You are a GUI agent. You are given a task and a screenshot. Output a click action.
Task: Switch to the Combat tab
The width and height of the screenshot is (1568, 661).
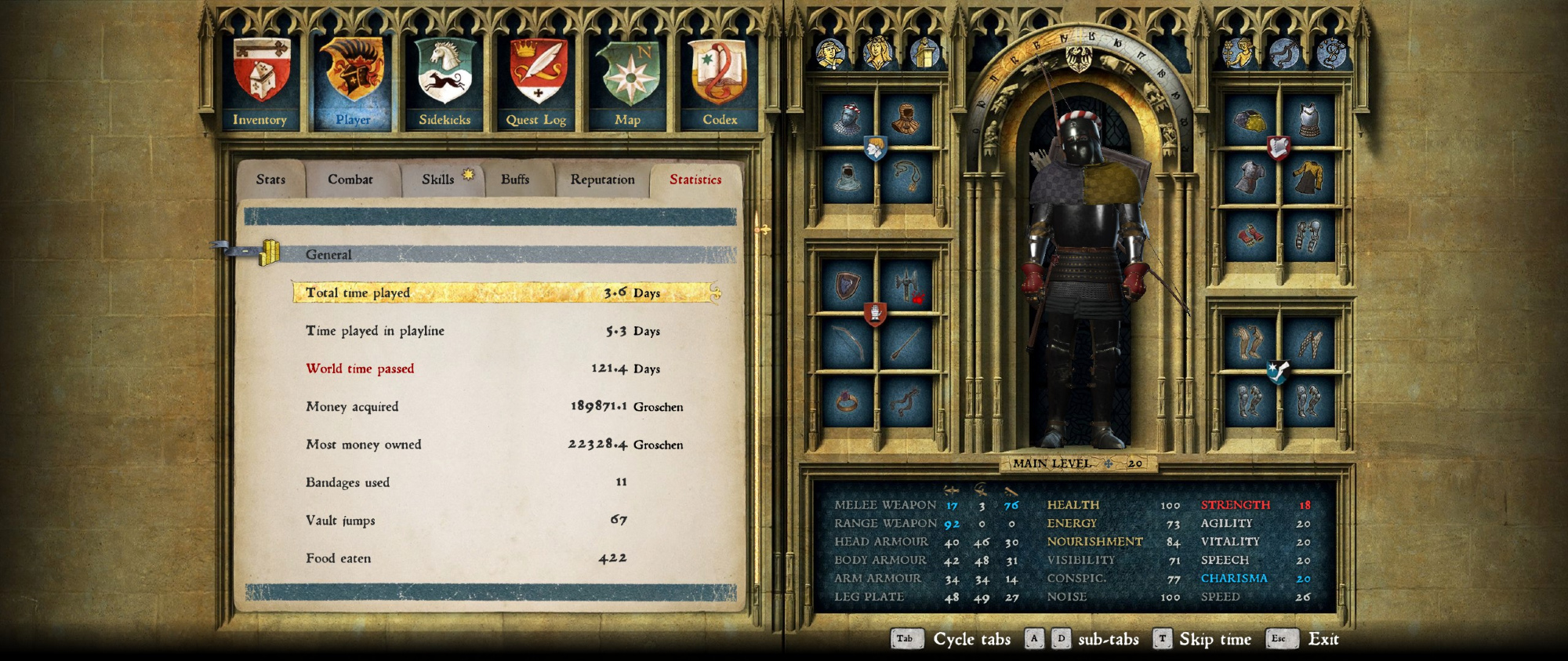tap(350, 180)
